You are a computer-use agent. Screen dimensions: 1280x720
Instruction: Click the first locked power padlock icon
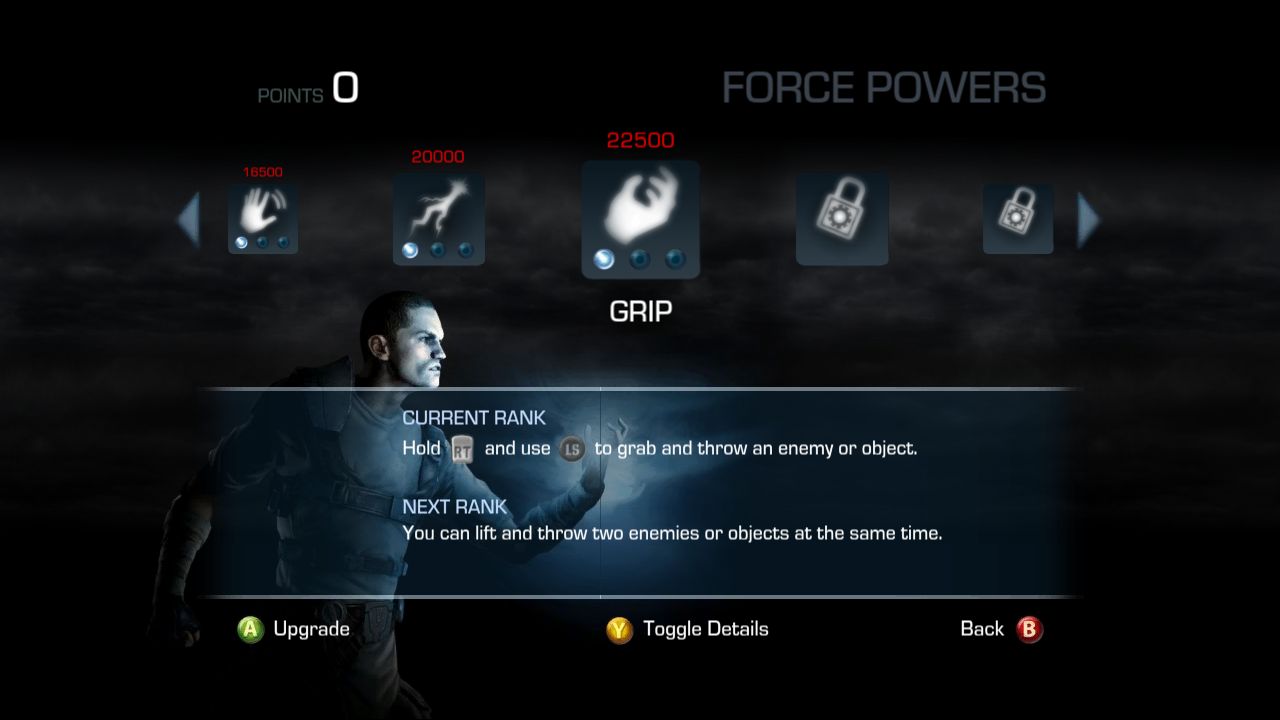click(841, 215)
